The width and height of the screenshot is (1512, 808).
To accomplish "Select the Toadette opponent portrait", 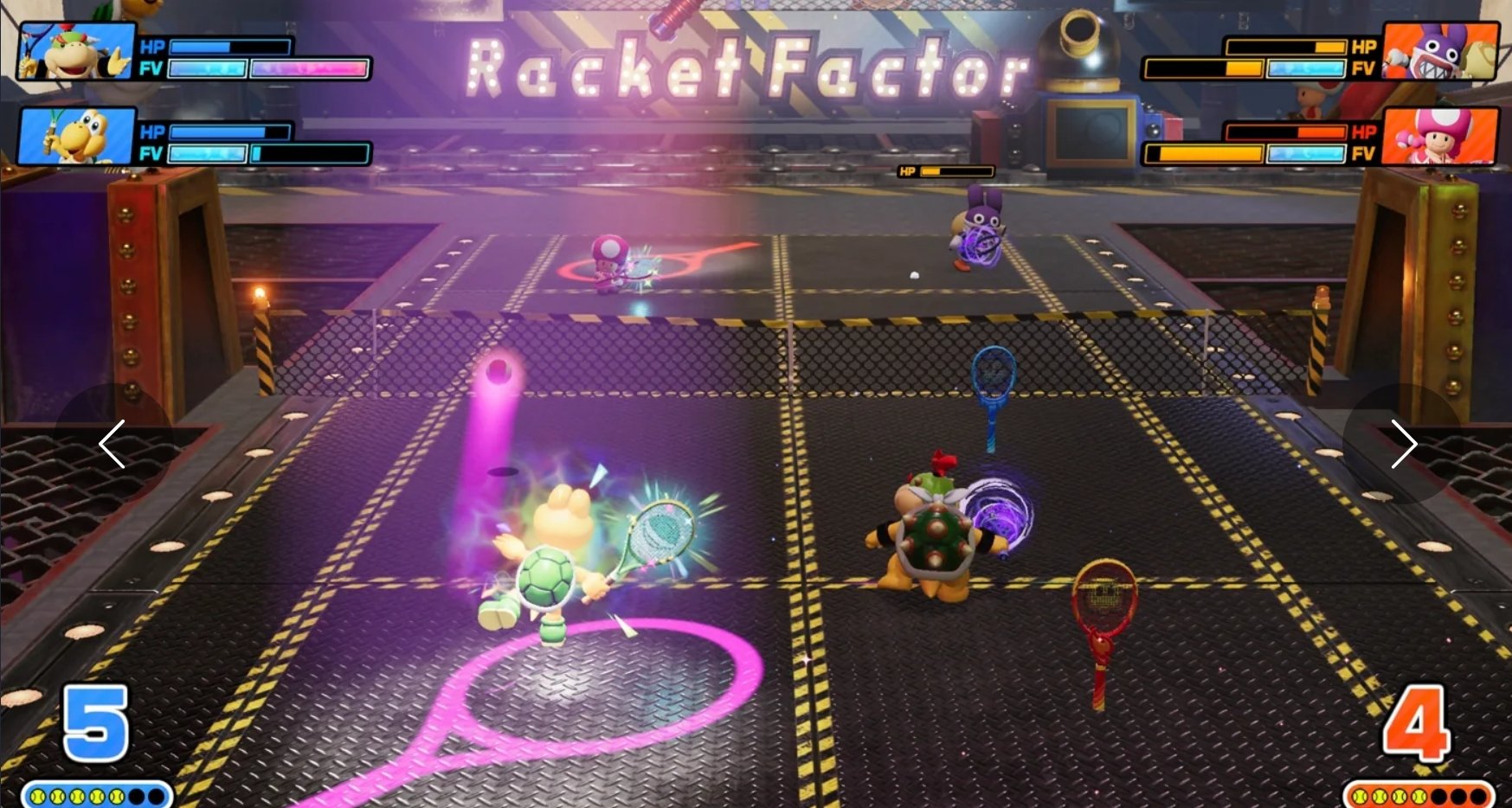I will 1439,136.
